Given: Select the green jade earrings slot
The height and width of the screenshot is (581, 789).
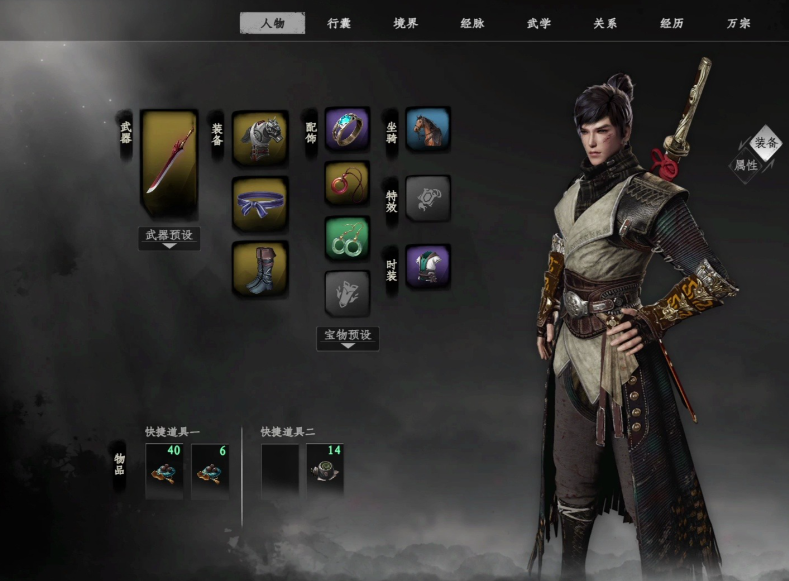Looking at the screenshot, I should tap(347, 239).
